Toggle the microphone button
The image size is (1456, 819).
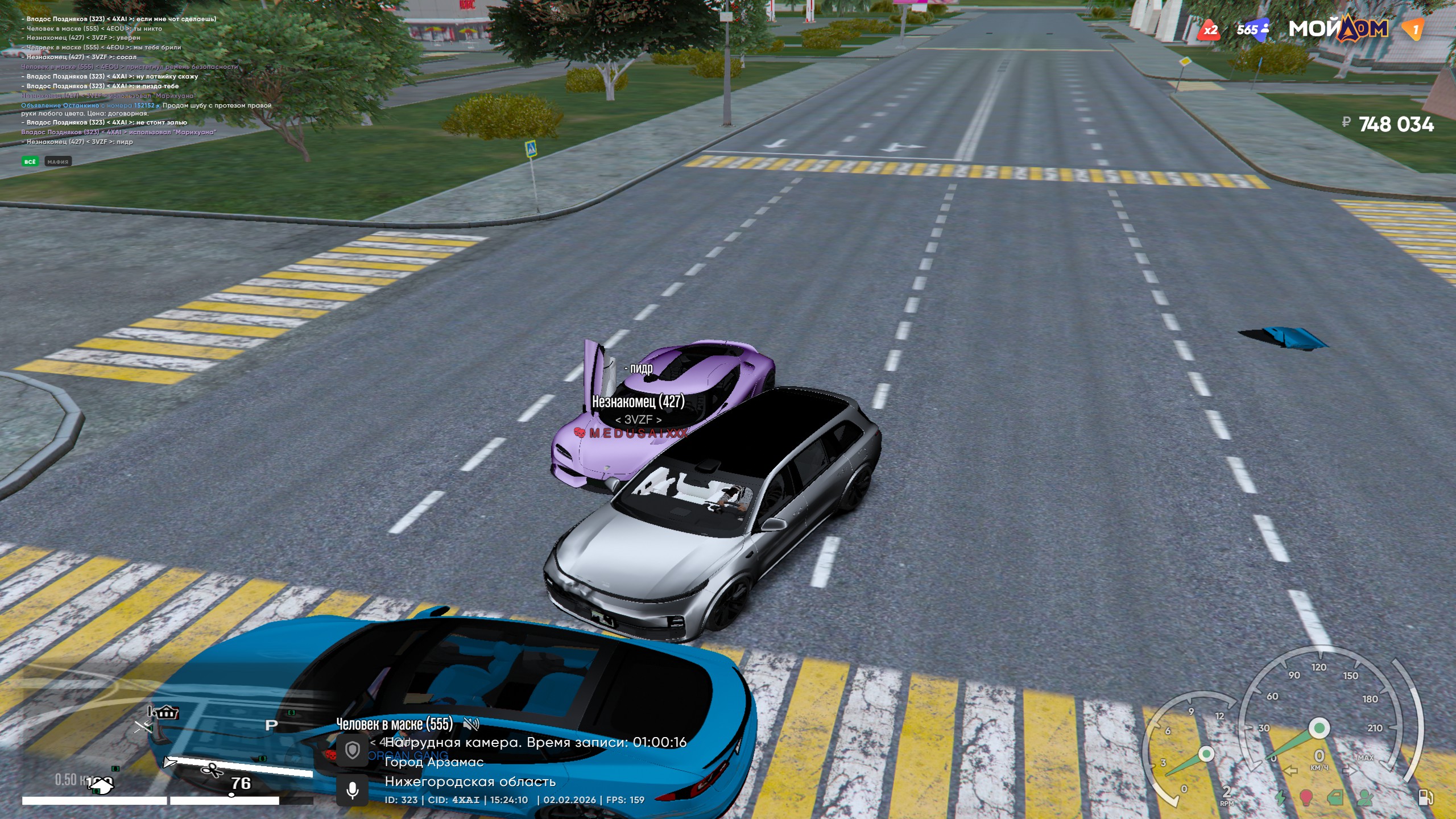tap(353, 790)
